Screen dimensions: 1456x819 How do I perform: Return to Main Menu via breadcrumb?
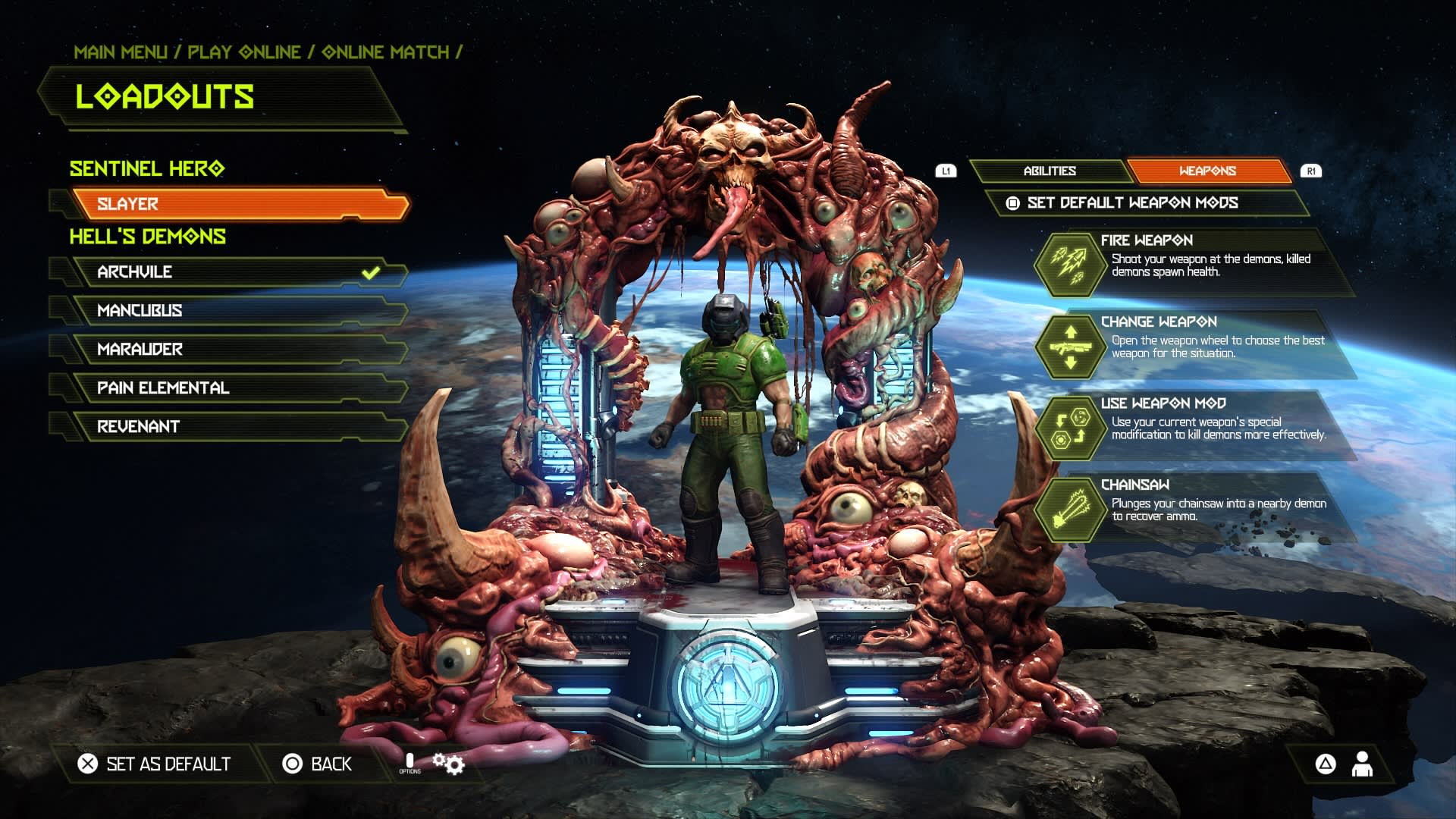121,52
